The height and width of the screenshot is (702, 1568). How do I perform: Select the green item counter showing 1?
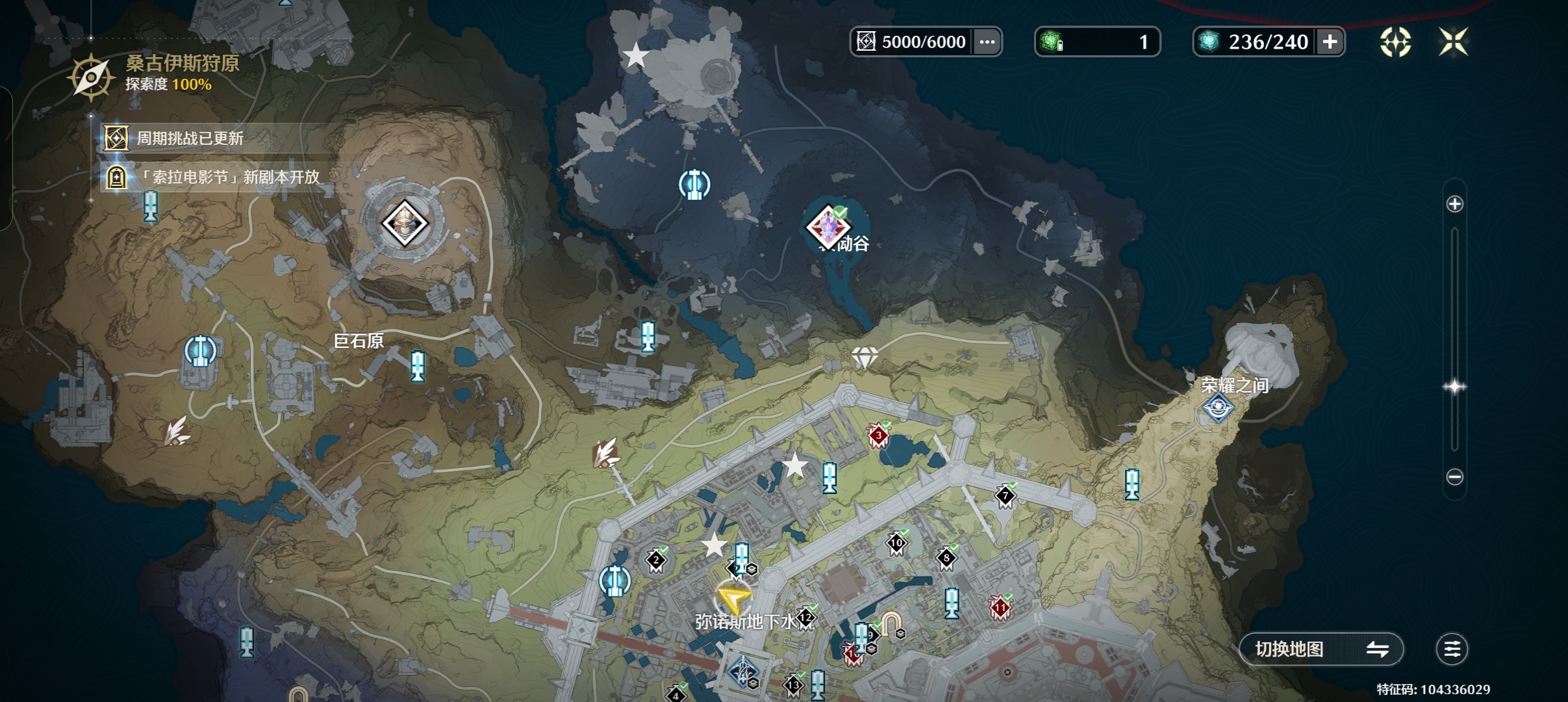1096,42
